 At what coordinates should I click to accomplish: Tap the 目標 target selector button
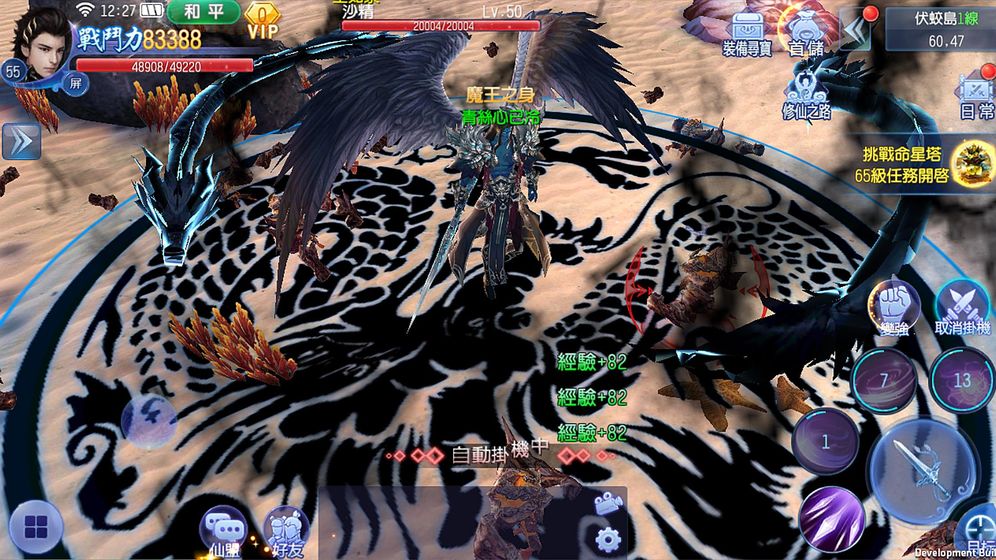pyautogui.click(x=978, y=534)
